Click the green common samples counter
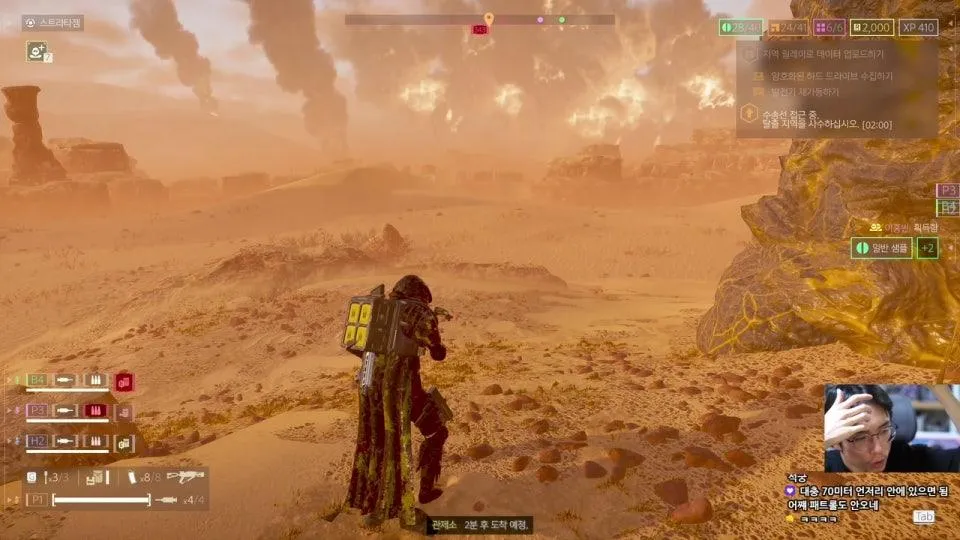Screen dimensions: 960x540 (x=740, y=28)
